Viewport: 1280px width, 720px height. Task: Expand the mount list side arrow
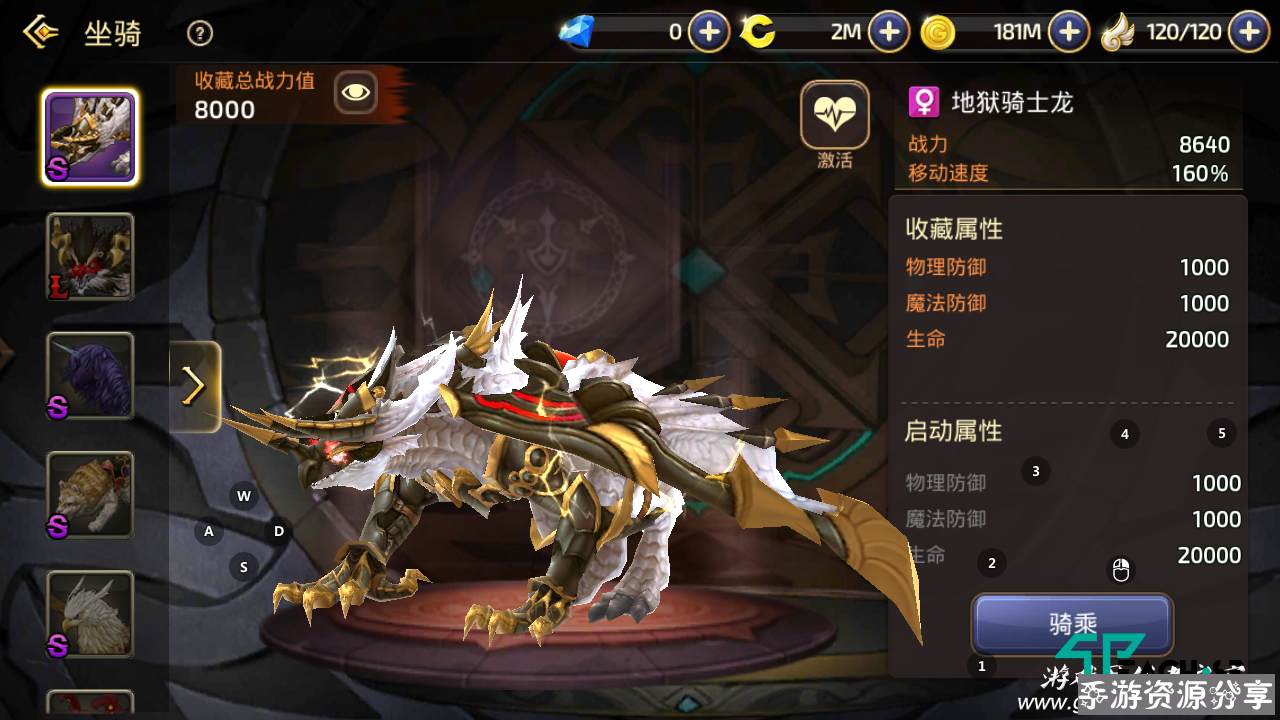195,387
